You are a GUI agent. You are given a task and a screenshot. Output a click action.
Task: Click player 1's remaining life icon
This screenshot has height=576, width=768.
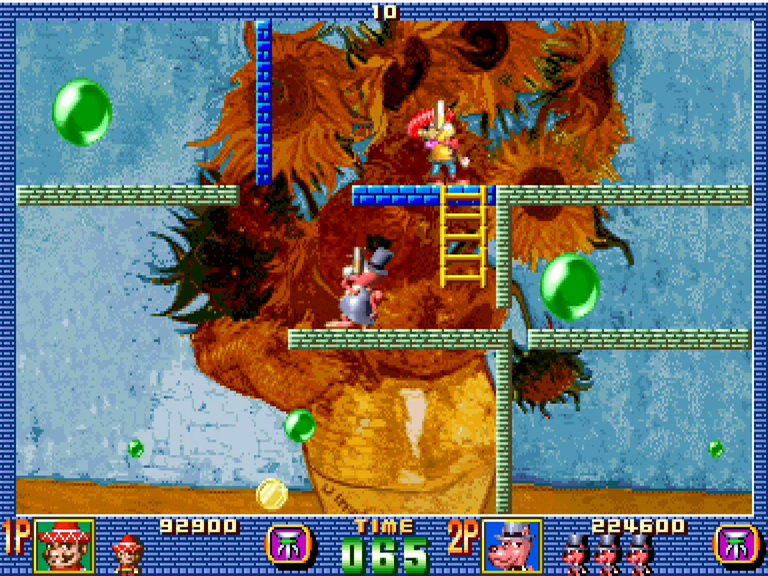(127, 553)
